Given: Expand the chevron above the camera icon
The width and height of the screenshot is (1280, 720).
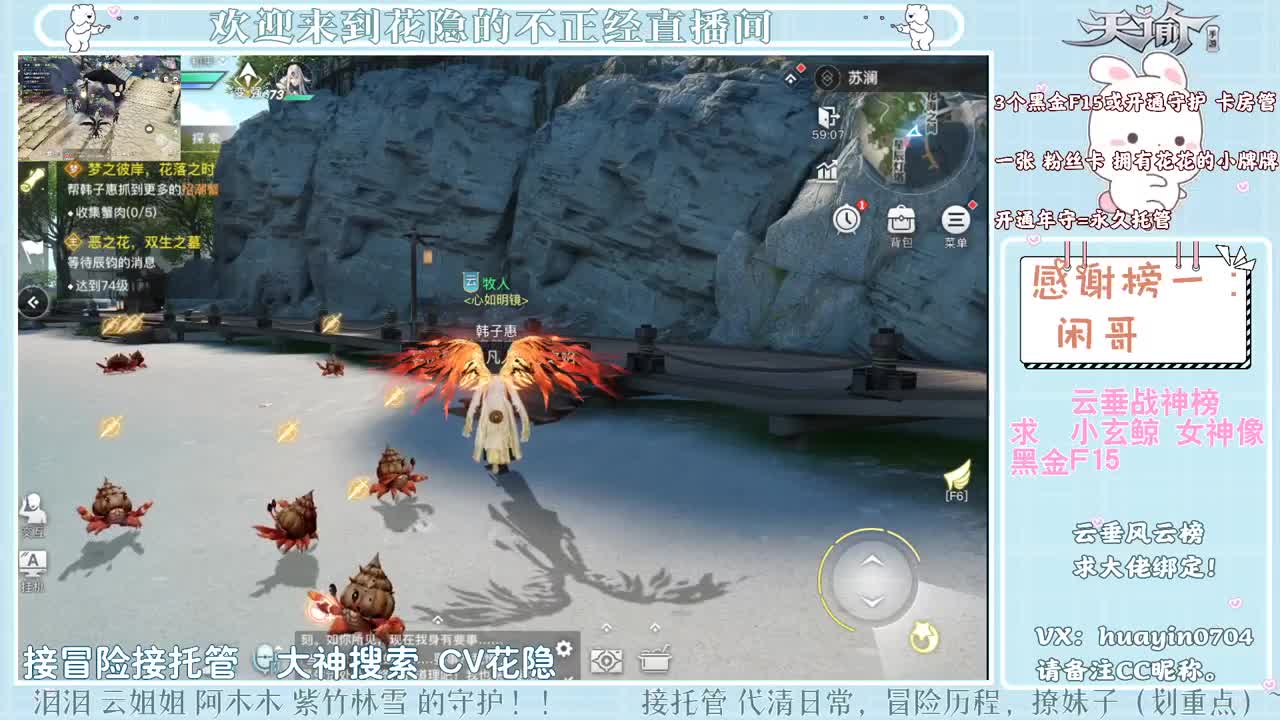Looking at the screenshot, I should pos(607,628).
